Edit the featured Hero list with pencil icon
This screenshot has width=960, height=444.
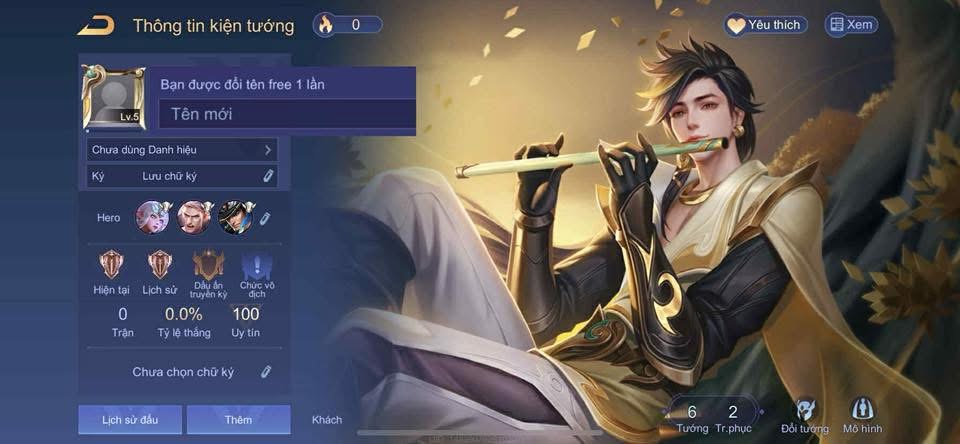[264, 217]
